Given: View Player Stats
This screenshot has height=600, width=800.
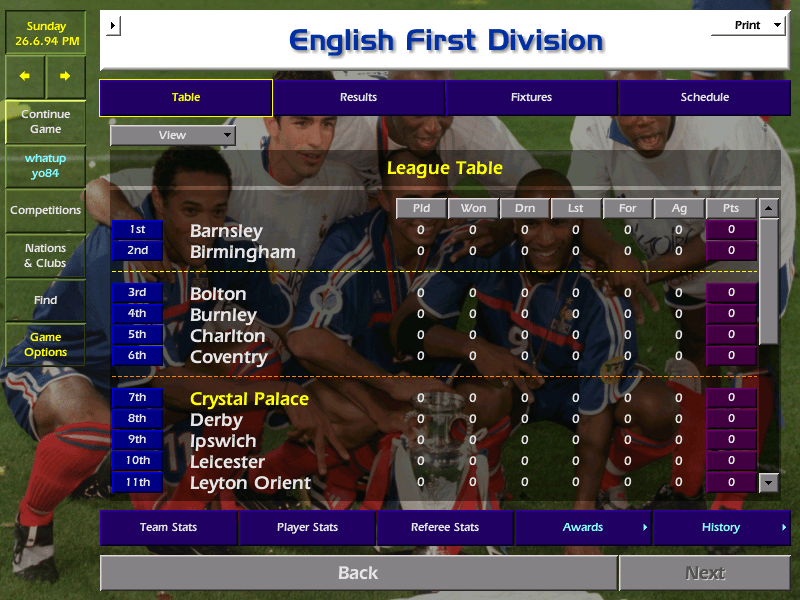Looking at the screenshot, I should 307,527.
